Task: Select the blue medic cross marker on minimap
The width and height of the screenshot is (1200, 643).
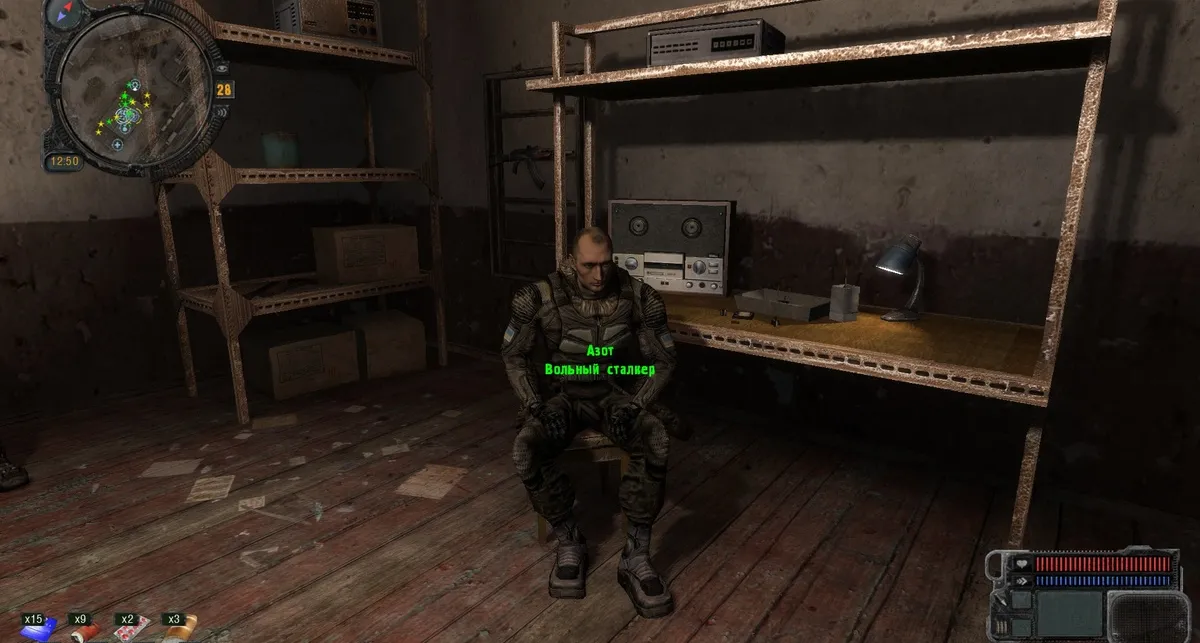Action: 117,145
